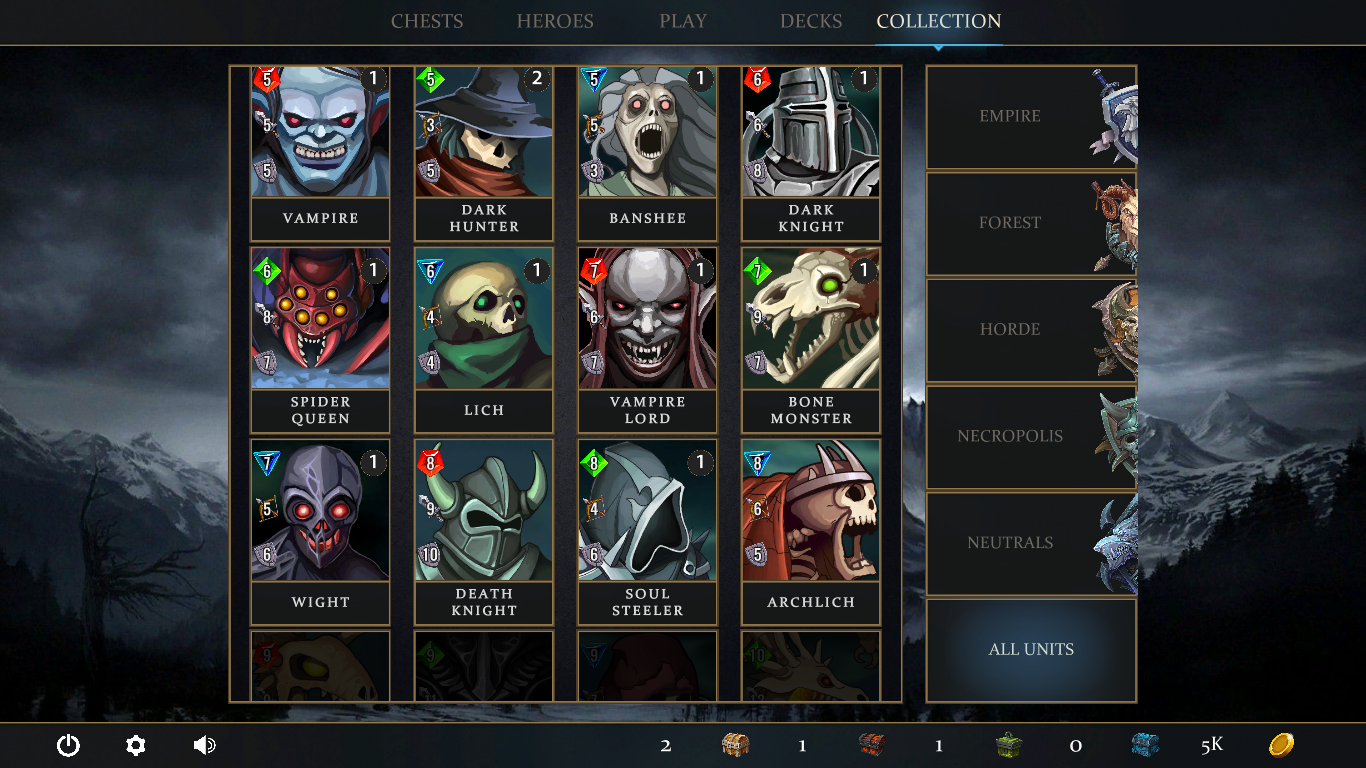Go to the Play tab

coord(683,21)
